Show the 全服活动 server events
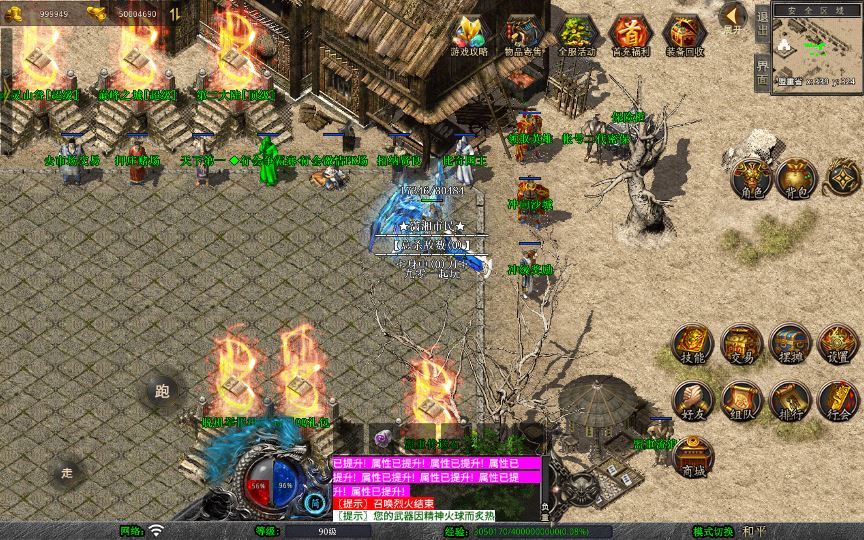Screen dimensions: 864x540 click(576, 36)
